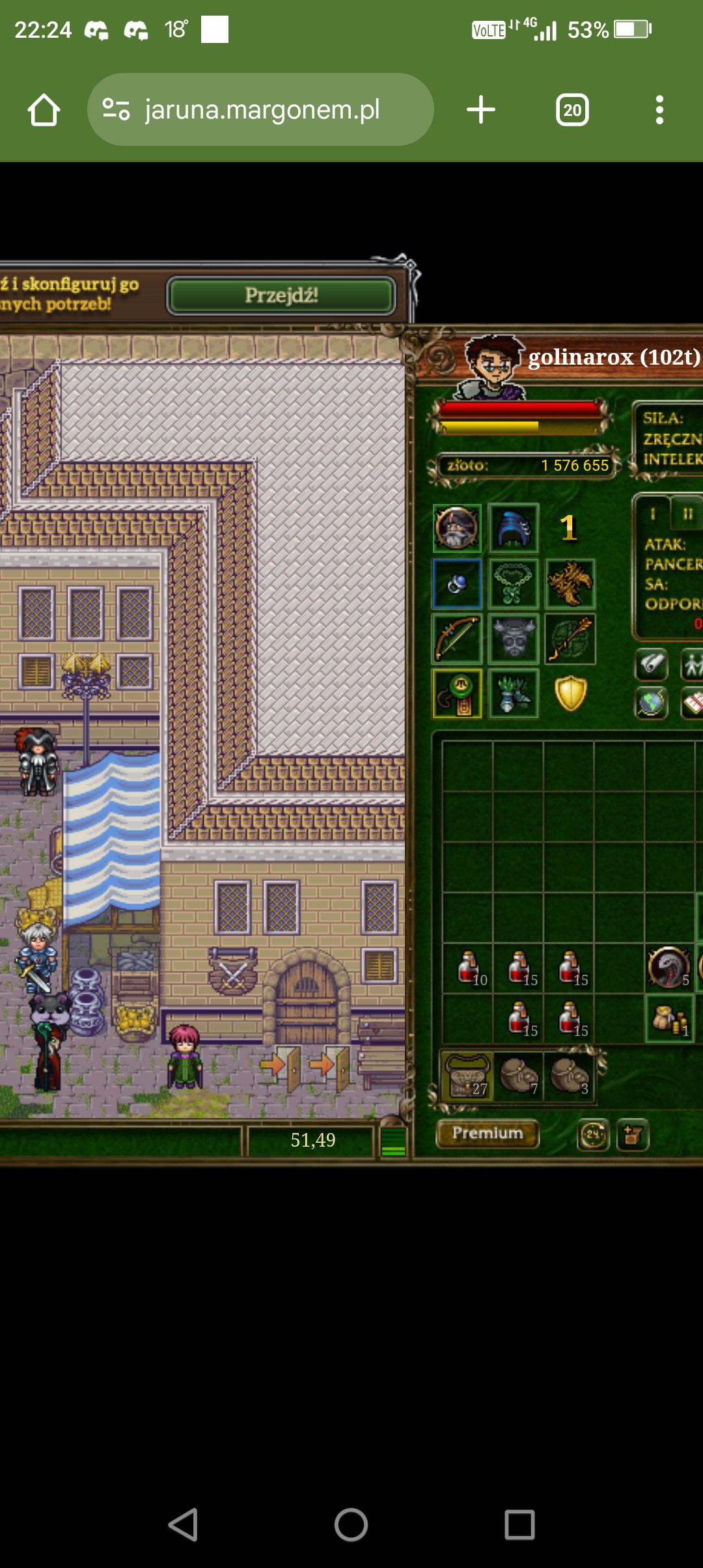The width and height of the screenshot is (703, 1568).
Task: Click the golden shield icon
Action: [570, 693]
